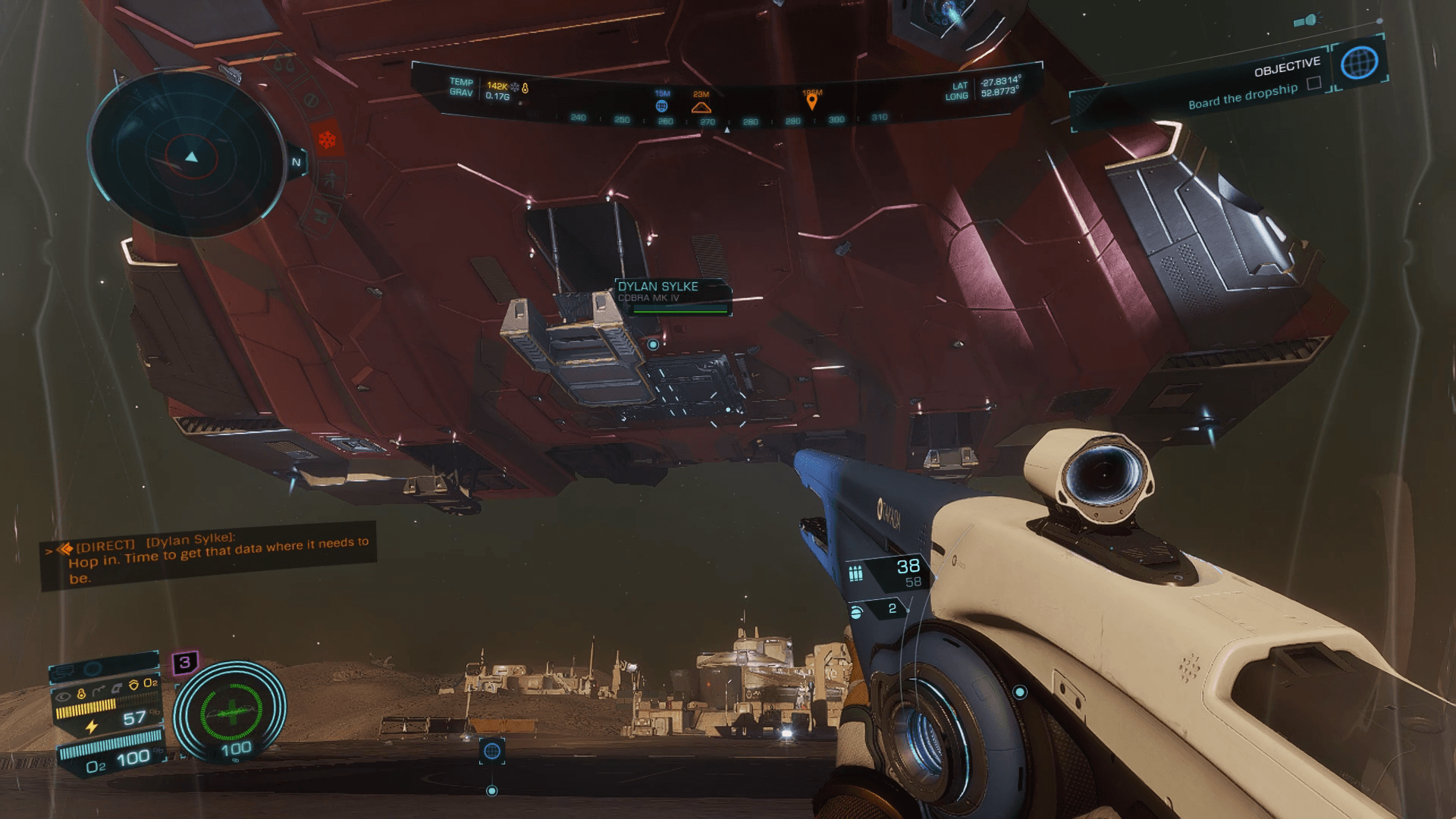Click the green circular suit shield gauge
Viewport: 1456px width, 819px height.
coord(231,712)
